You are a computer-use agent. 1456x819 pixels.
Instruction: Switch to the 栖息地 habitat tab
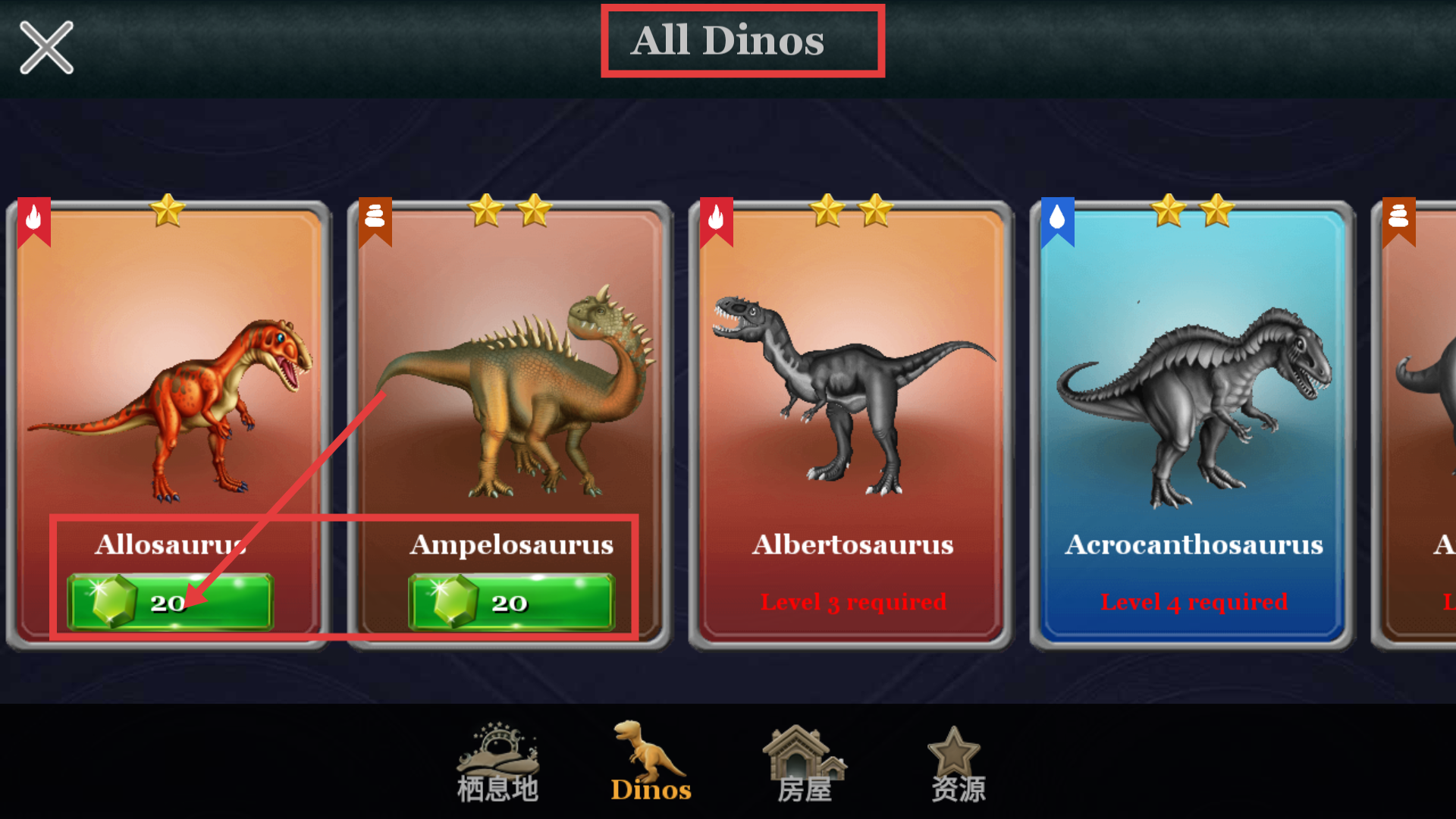[x=497, y=763]
